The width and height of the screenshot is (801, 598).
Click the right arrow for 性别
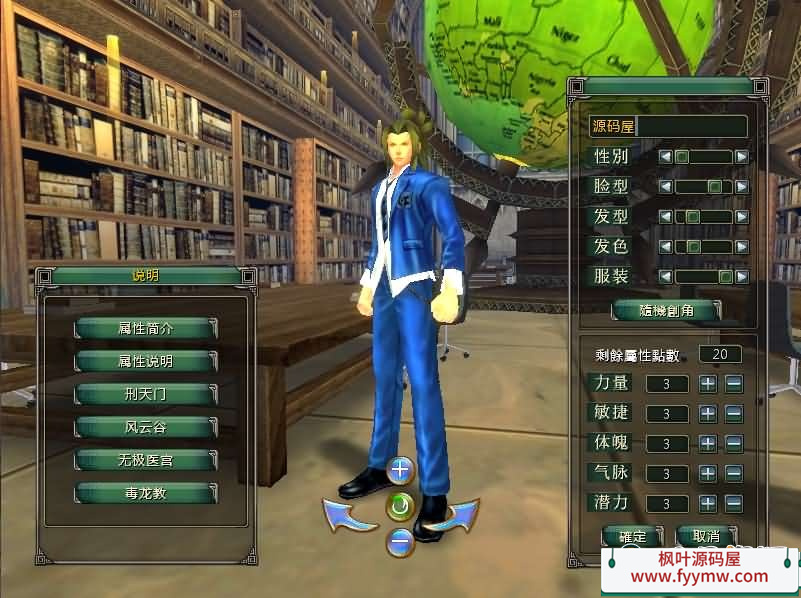coord(741,157)
